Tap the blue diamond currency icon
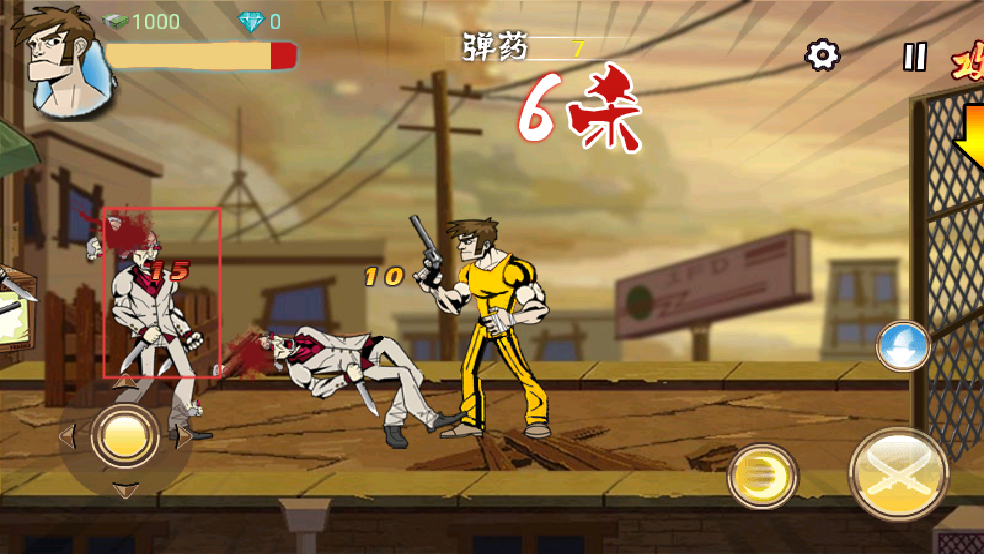This screenshot has width=984, height=554. 250,21
